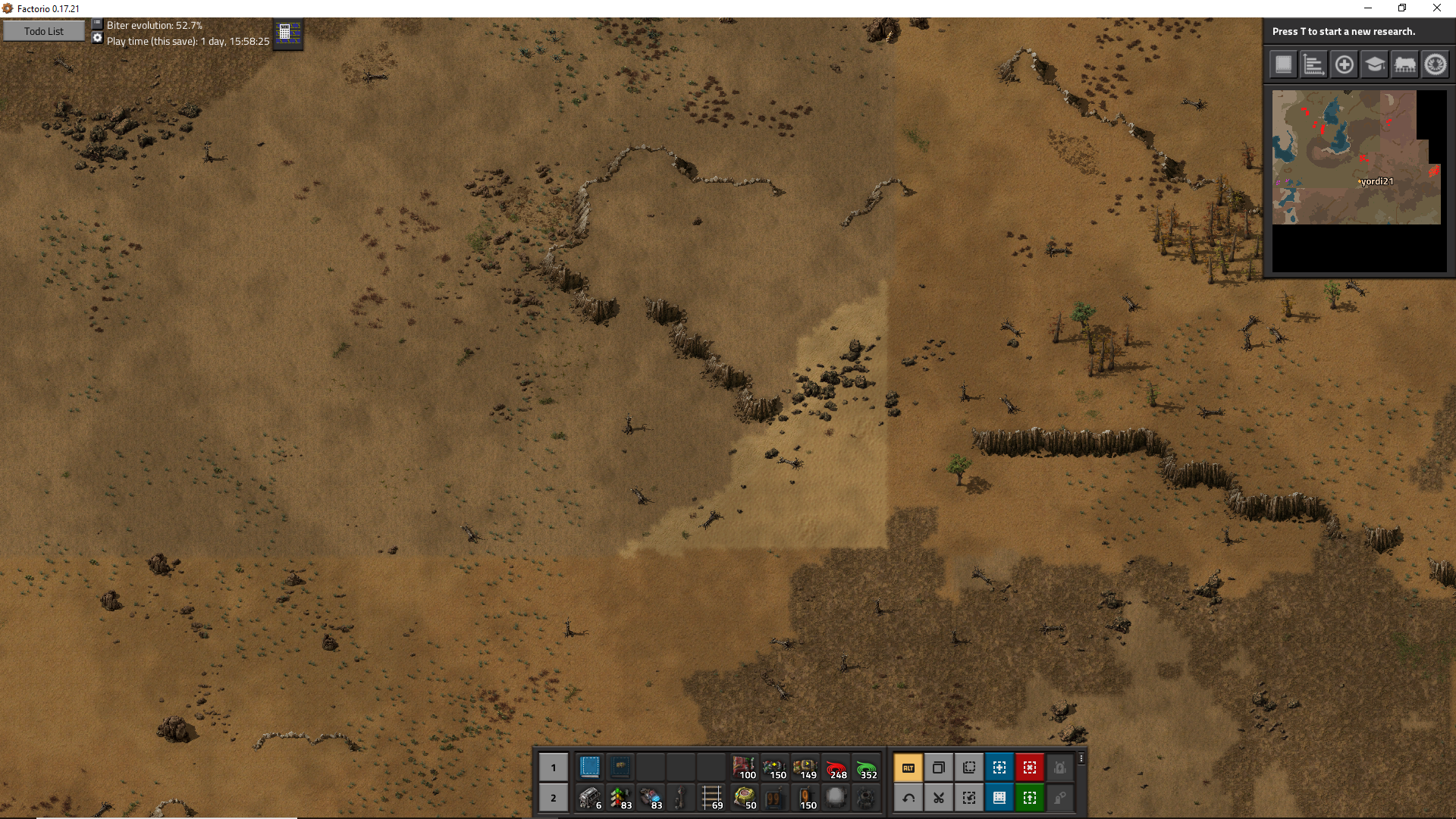Image resolution: width=1456 pixels, height=819 pixels.
Task: Toggle the ALT info mode button
Action: 908,767
